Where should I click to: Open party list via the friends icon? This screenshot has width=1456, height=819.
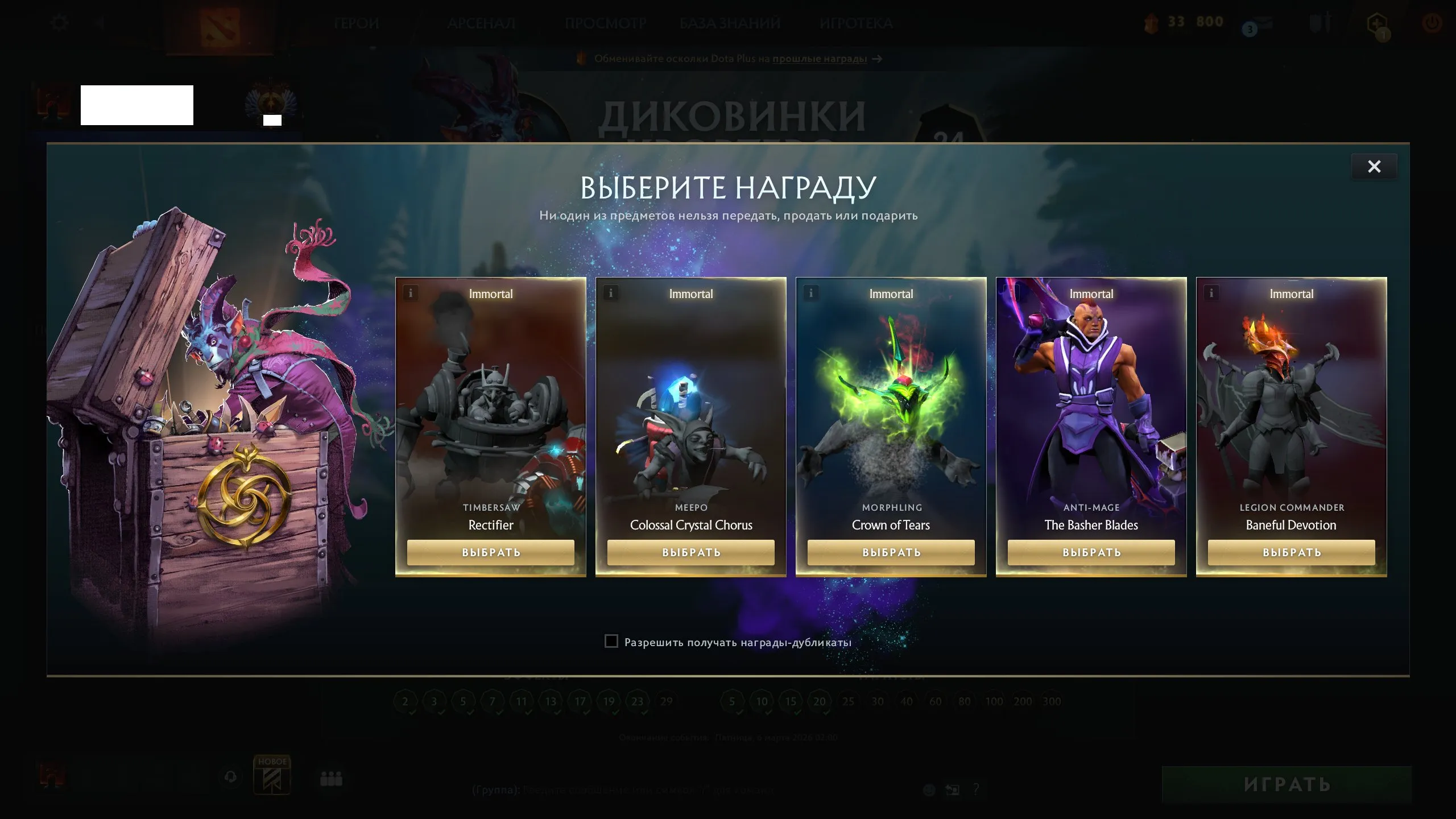point(330,778)
